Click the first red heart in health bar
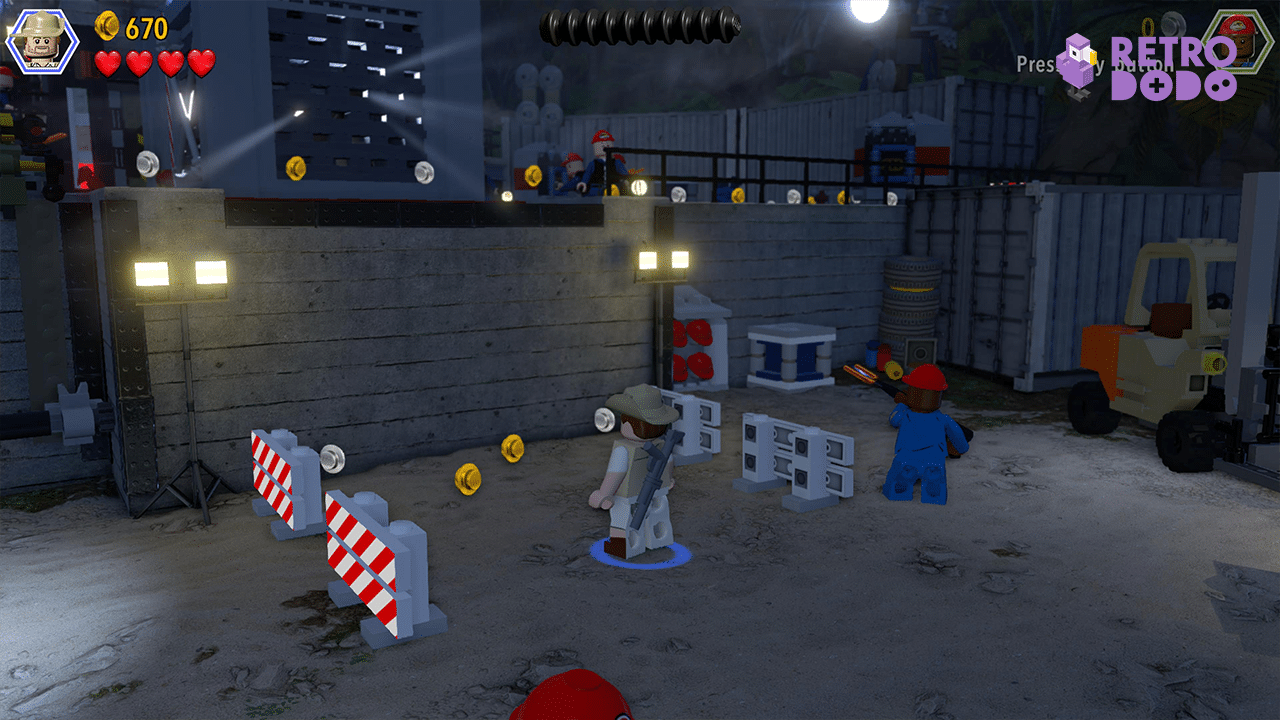The width and height of the screenshot is (1280, 720). pyautogui.click(x=108, y=62)
